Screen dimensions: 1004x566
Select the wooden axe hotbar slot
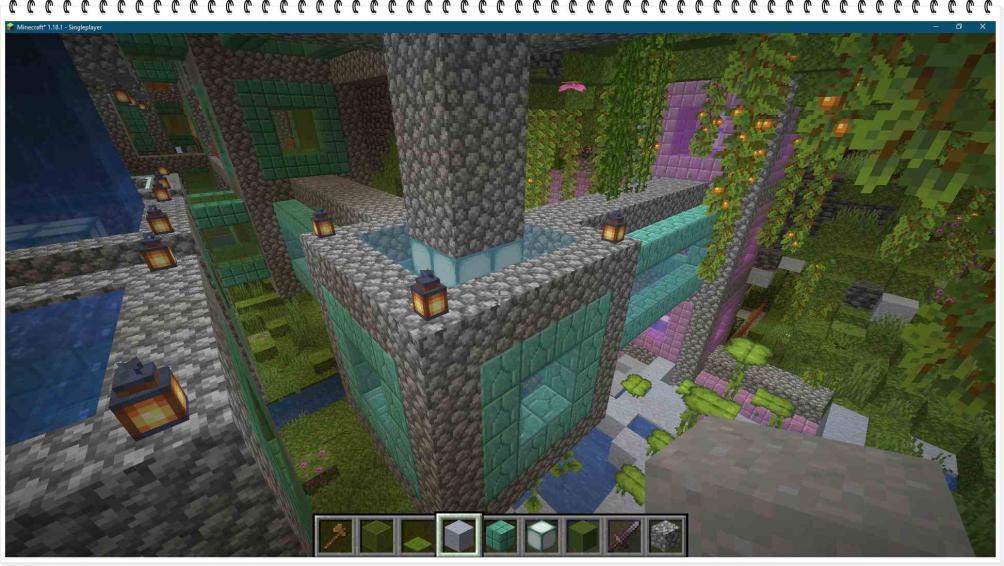pos(335,536)
